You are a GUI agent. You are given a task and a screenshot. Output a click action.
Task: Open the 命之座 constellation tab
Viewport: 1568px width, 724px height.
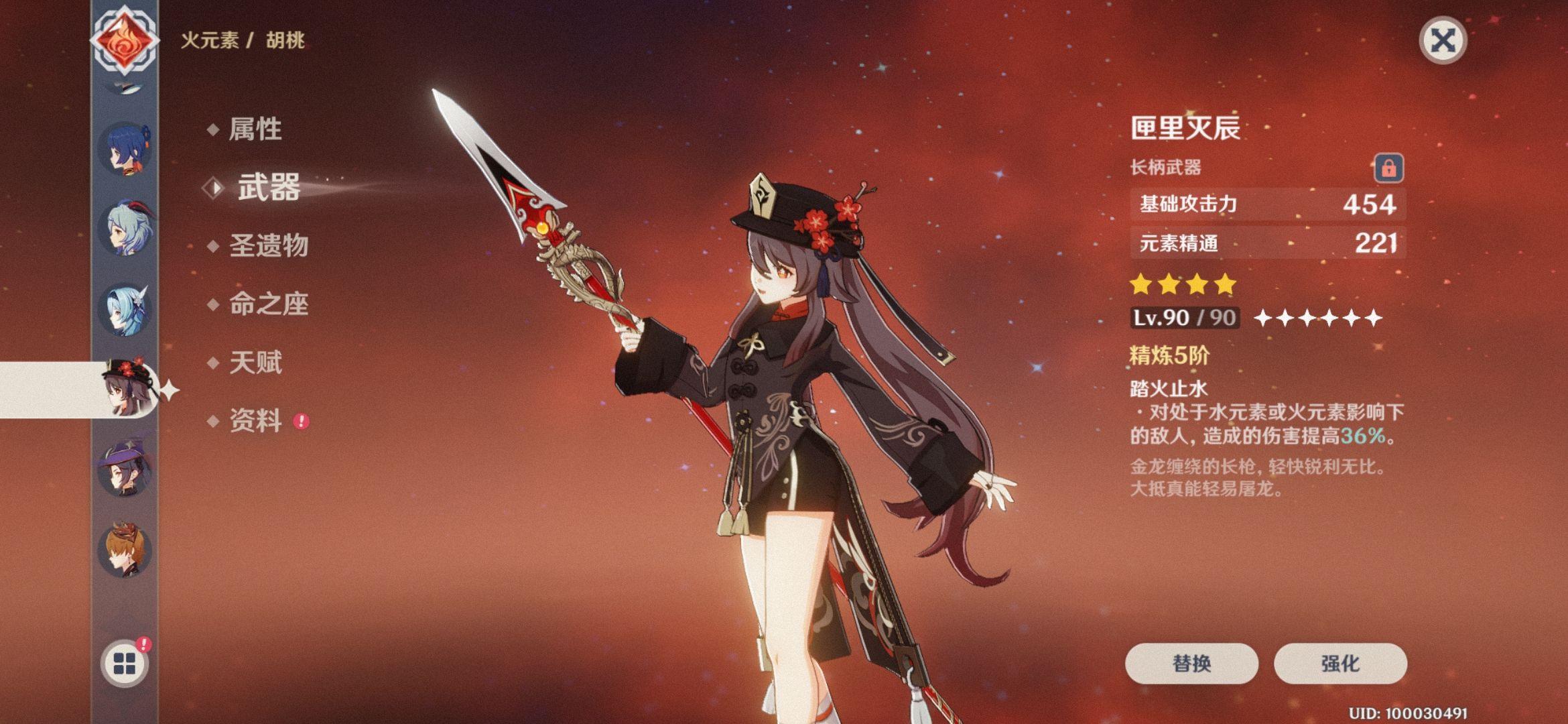click(271, 305)
